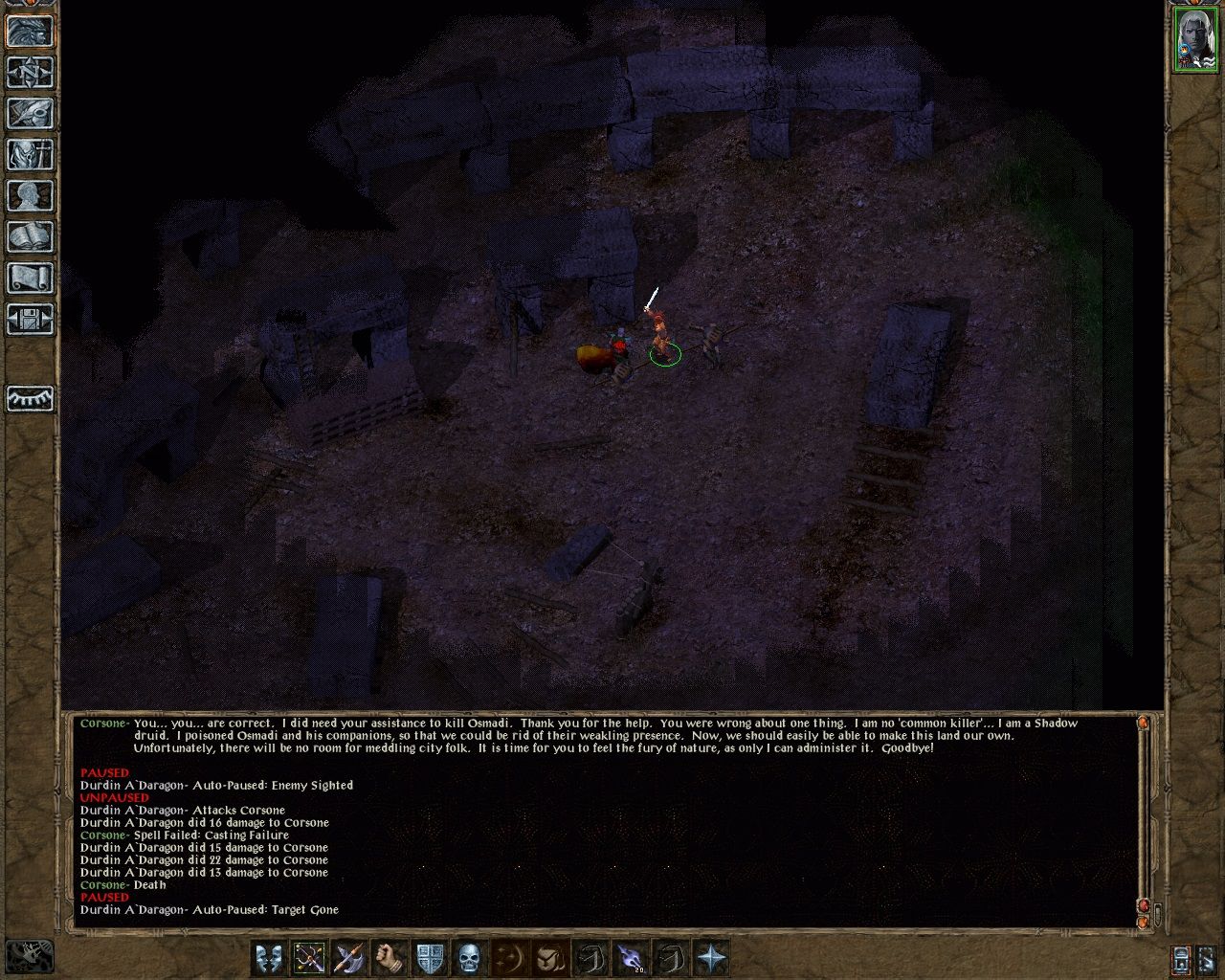Open the mage spellbook button
The height and width of the screenshot is (980, 1225).
(x=31, y=237)
